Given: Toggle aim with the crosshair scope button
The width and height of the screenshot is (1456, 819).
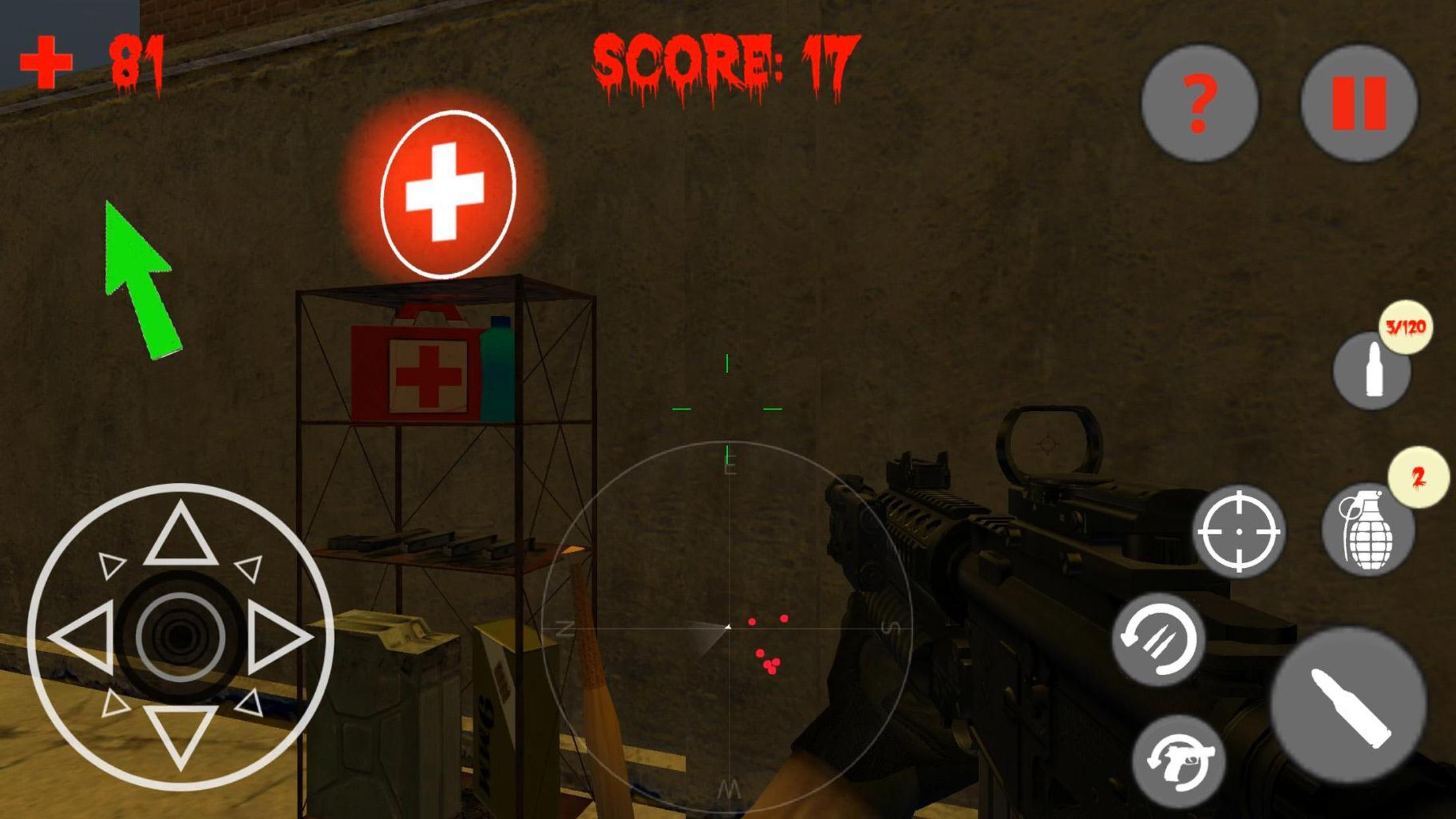Looking at the screenshot, I should (1239, 531).
